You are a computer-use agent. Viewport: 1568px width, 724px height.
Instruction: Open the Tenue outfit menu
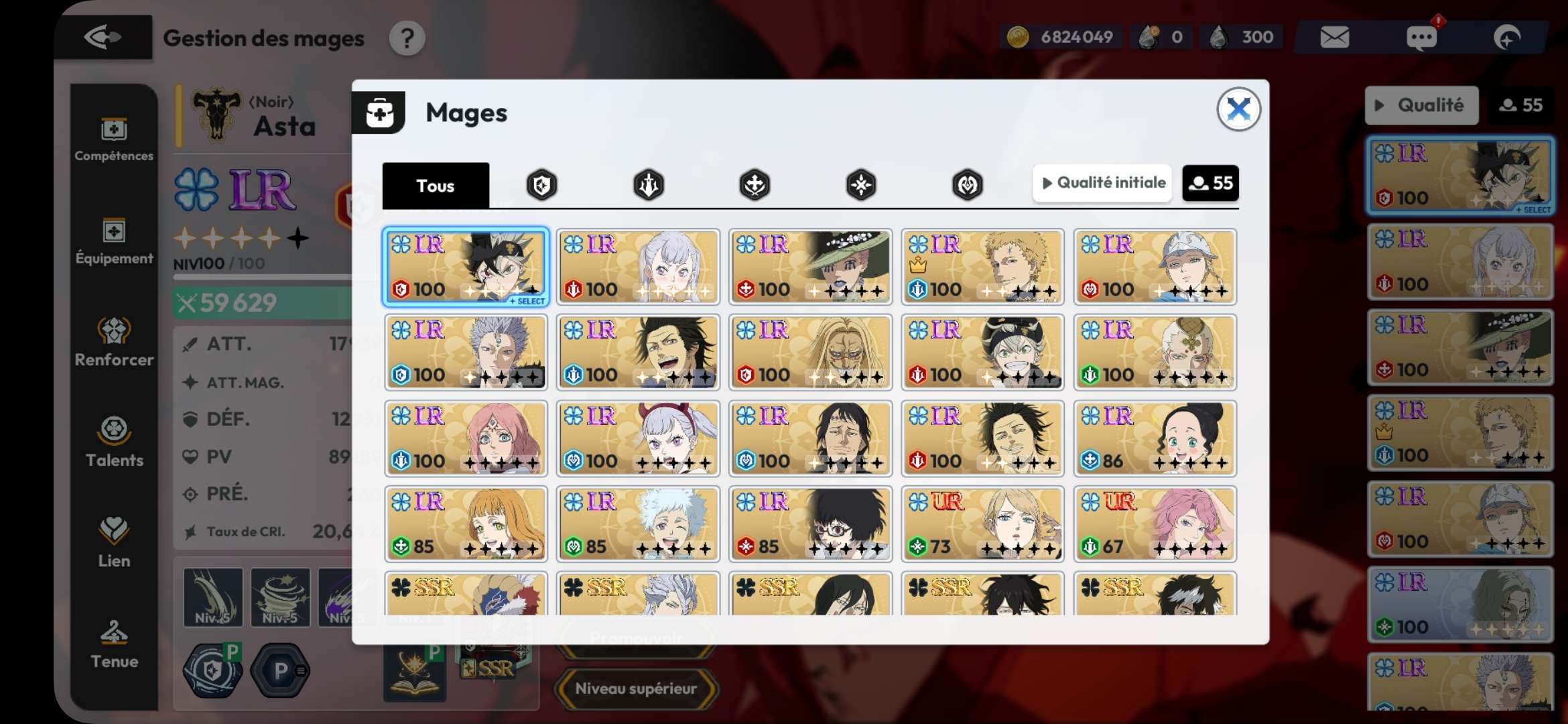pyautogui.click(x=114, y=645)
